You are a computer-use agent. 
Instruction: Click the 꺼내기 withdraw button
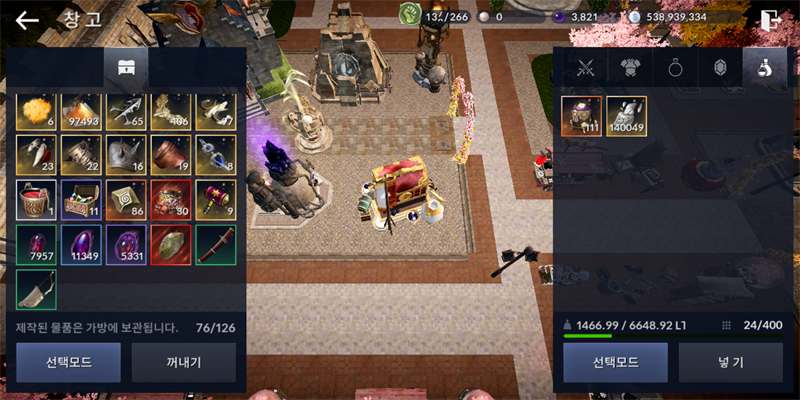pyautogui.click(x=184, y=362)
